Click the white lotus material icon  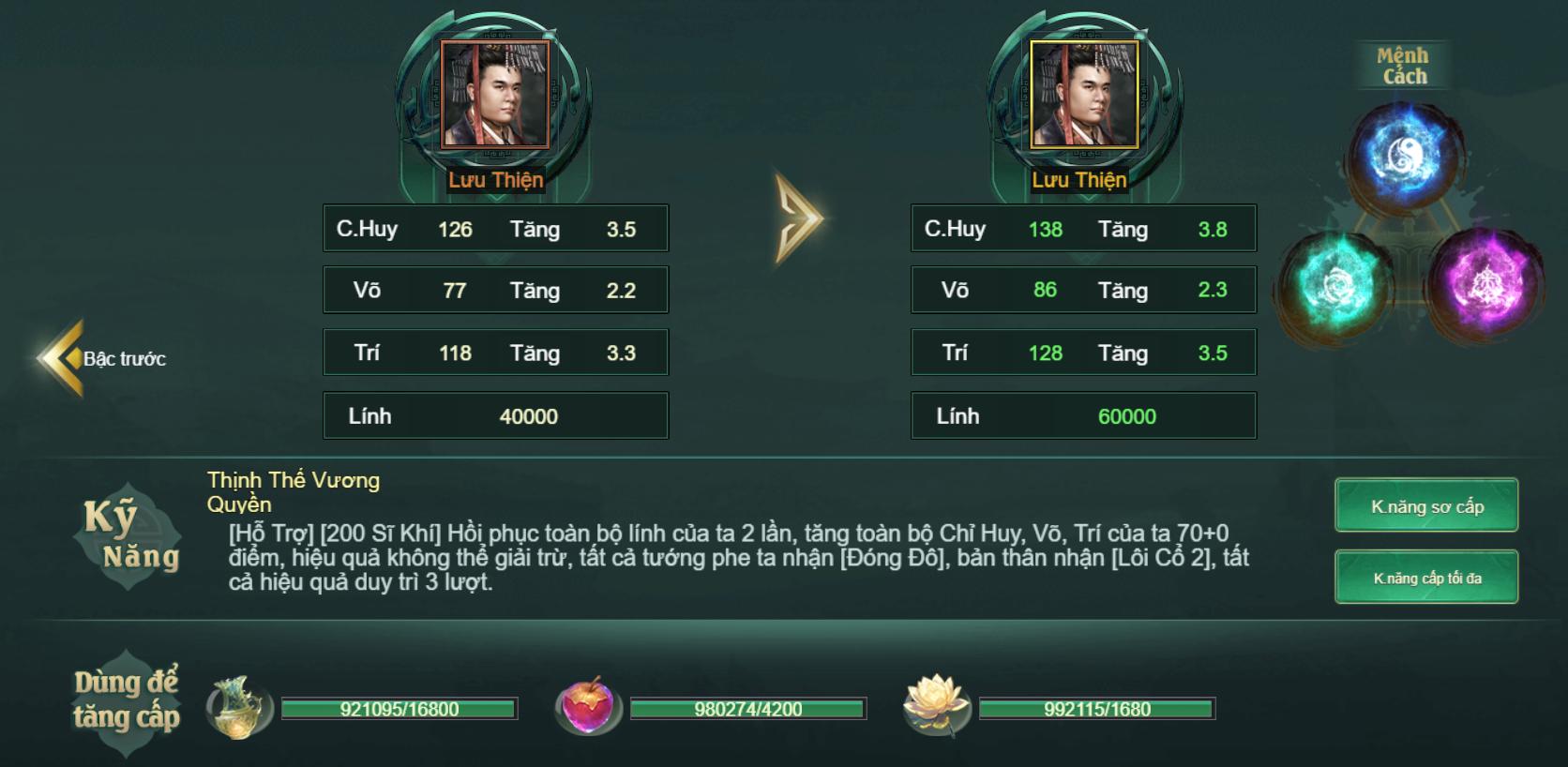pyautogui.click(x=934, y=706)
